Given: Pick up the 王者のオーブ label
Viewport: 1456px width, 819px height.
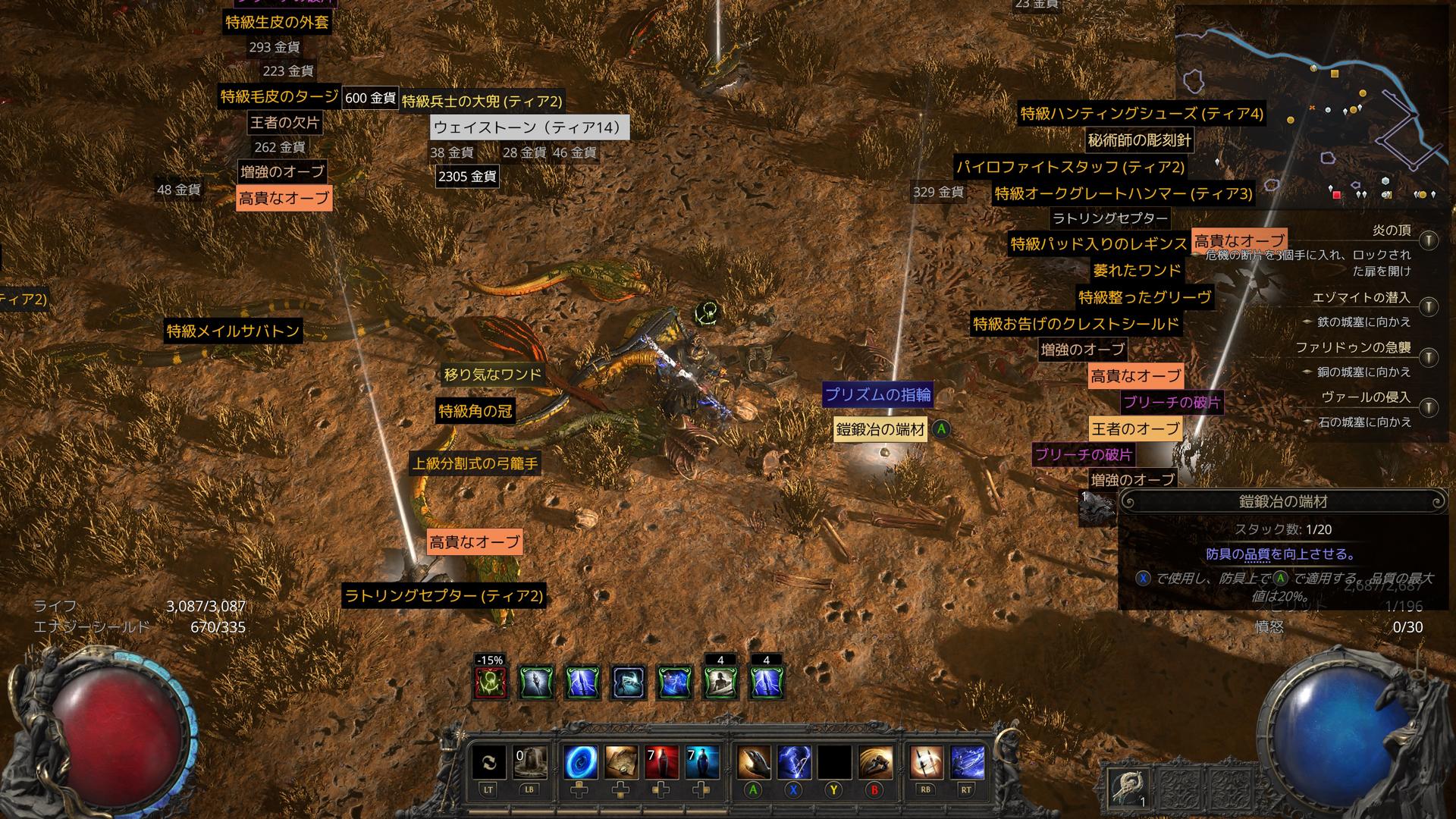Looking at the screenshot, I should coord(1135,428).
